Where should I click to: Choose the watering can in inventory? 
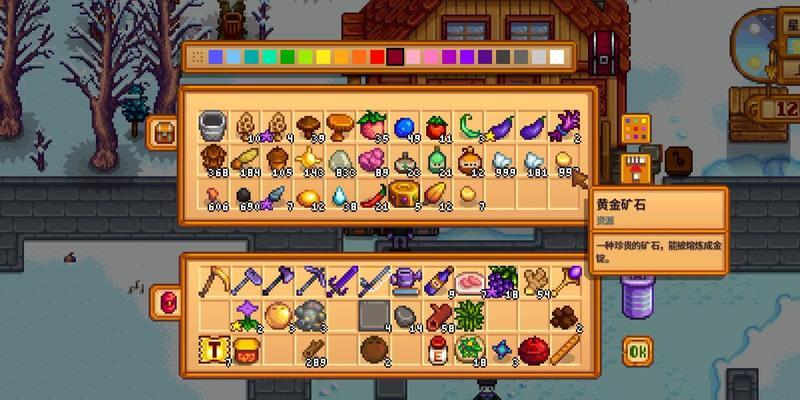(405, 281)
